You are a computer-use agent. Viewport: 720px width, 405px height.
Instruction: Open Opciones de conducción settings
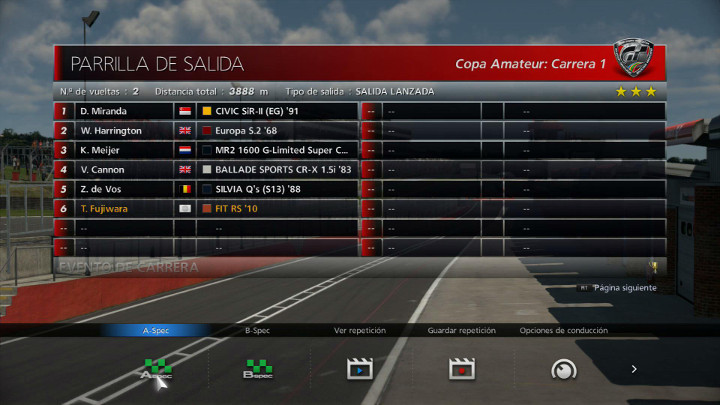pos(564,369)
